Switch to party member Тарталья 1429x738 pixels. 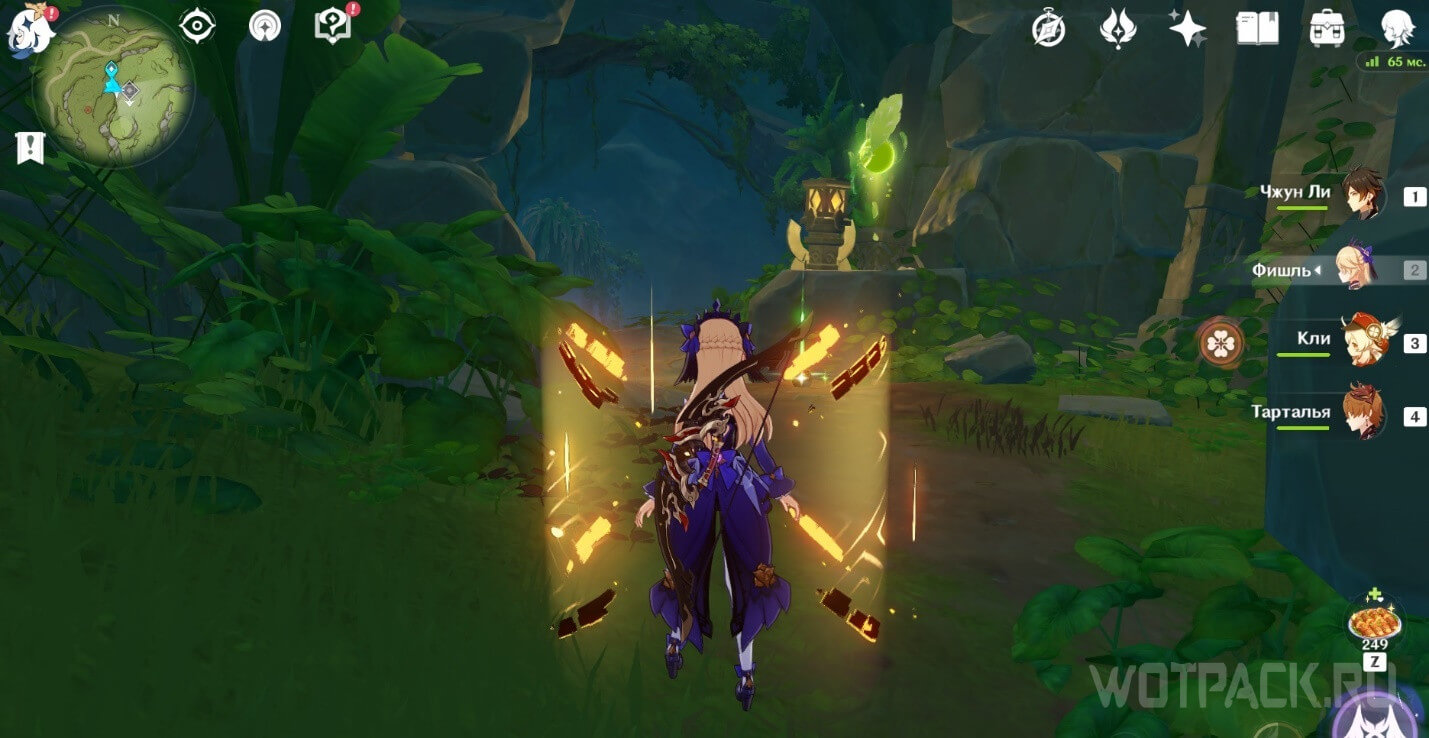pos(1362,414)
